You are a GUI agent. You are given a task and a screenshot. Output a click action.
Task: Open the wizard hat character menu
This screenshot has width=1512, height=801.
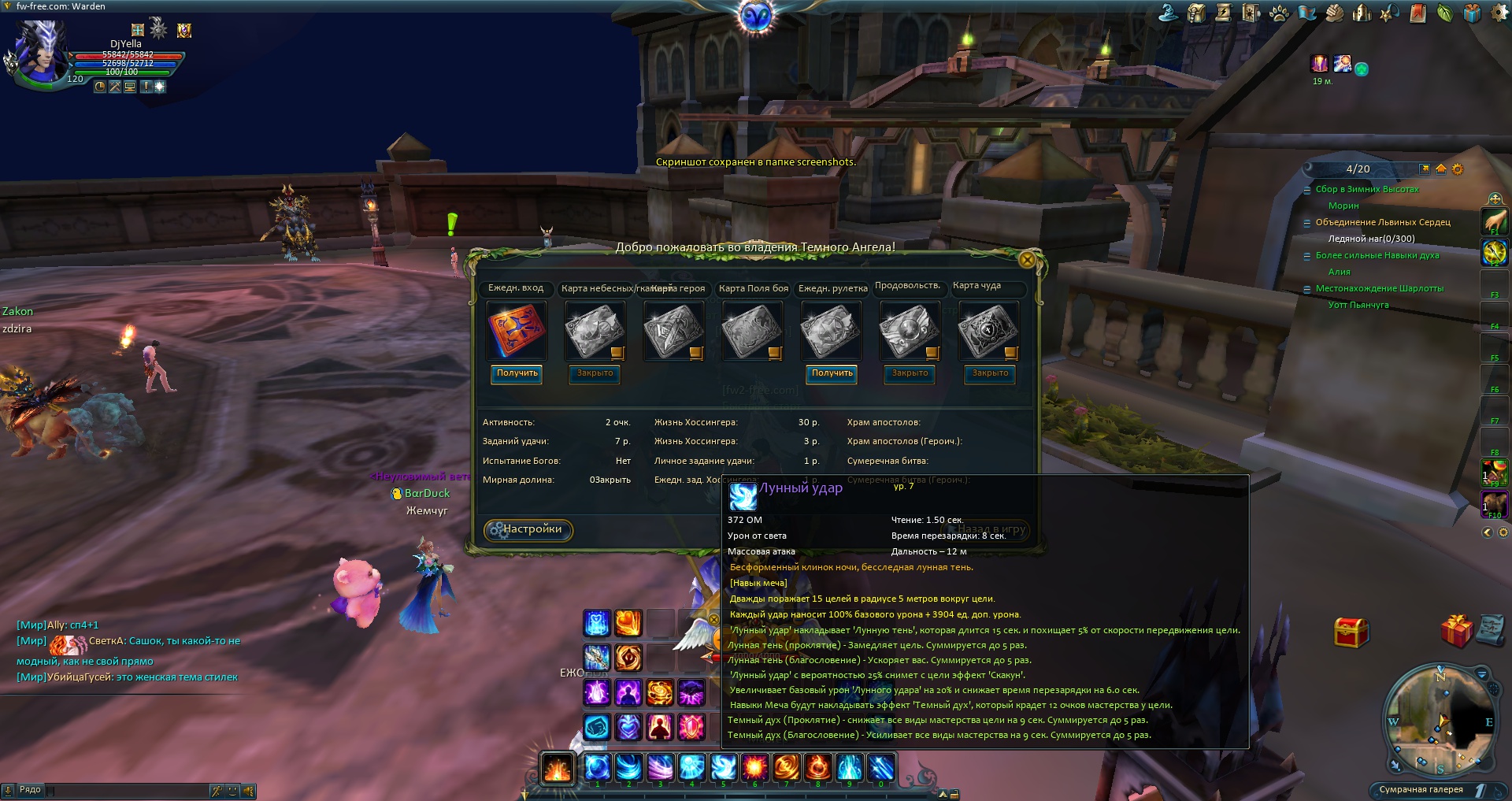click(x=1169, y=13)
